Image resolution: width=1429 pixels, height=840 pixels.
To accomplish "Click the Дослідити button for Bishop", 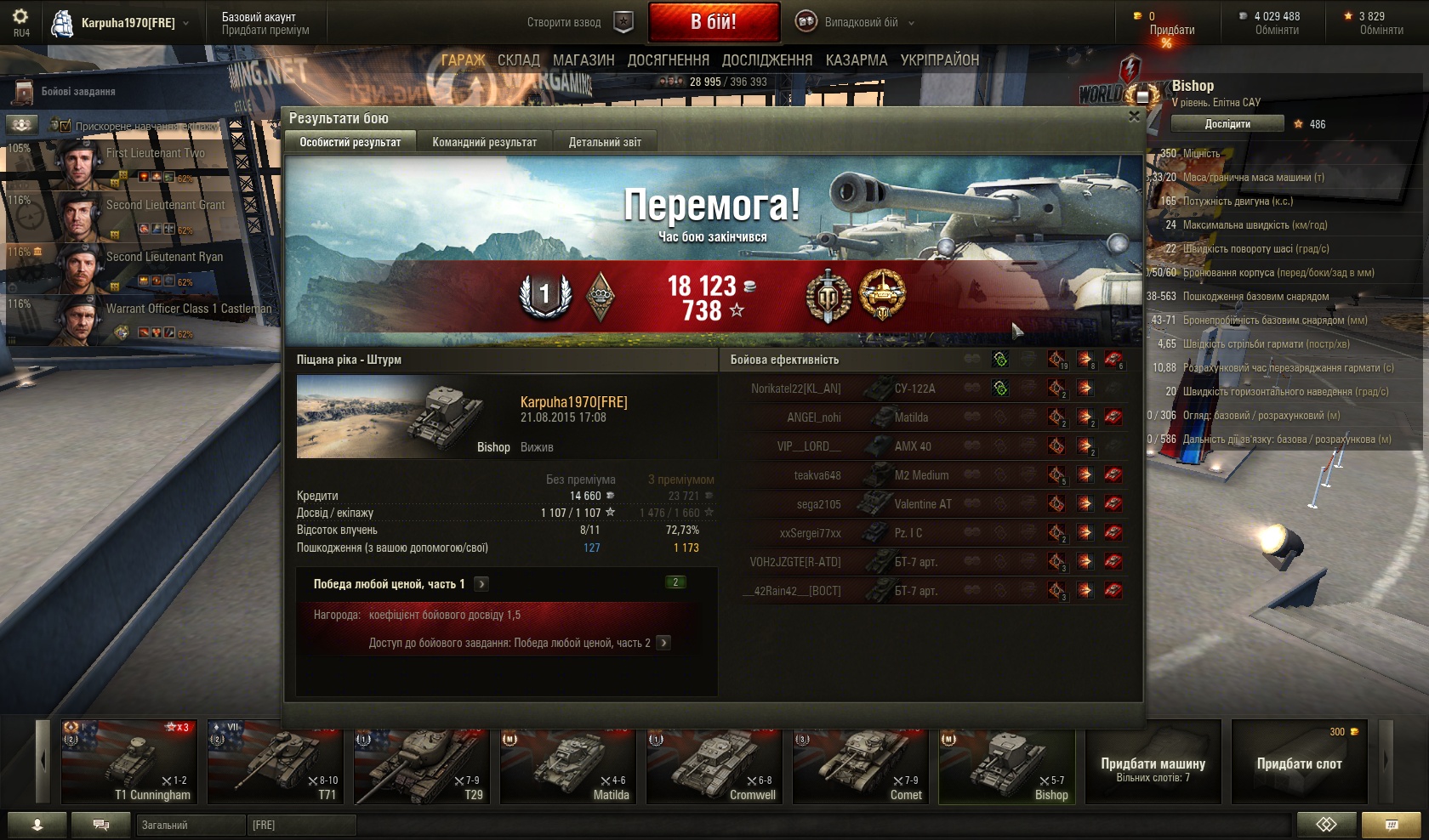I will coord(1227,124).
